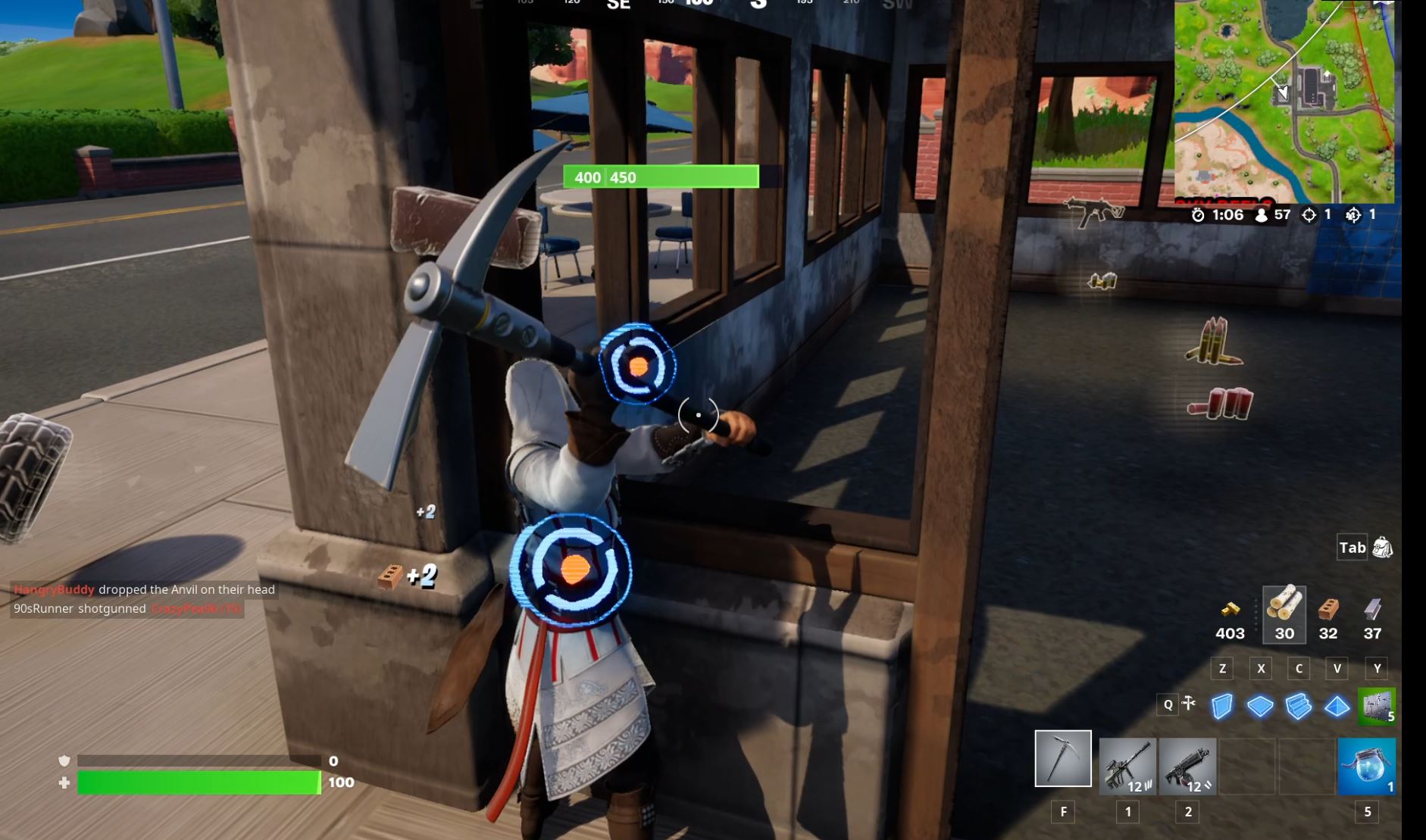The height and width of the screenshot is (840, 1426).
Task: Select the shield potion jug slot
Action: coord(1367,766)
